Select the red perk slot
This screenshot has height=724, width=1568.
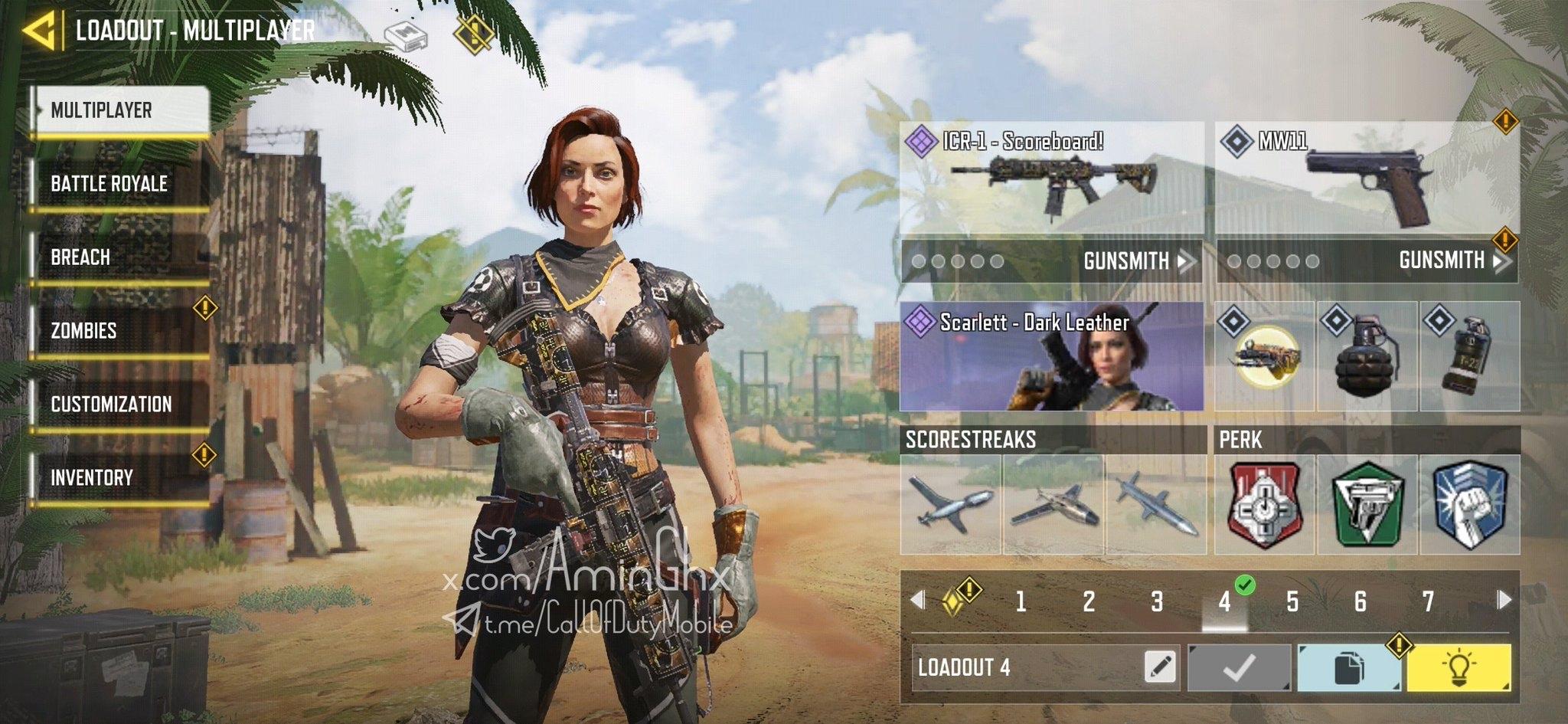point(1264,505)
